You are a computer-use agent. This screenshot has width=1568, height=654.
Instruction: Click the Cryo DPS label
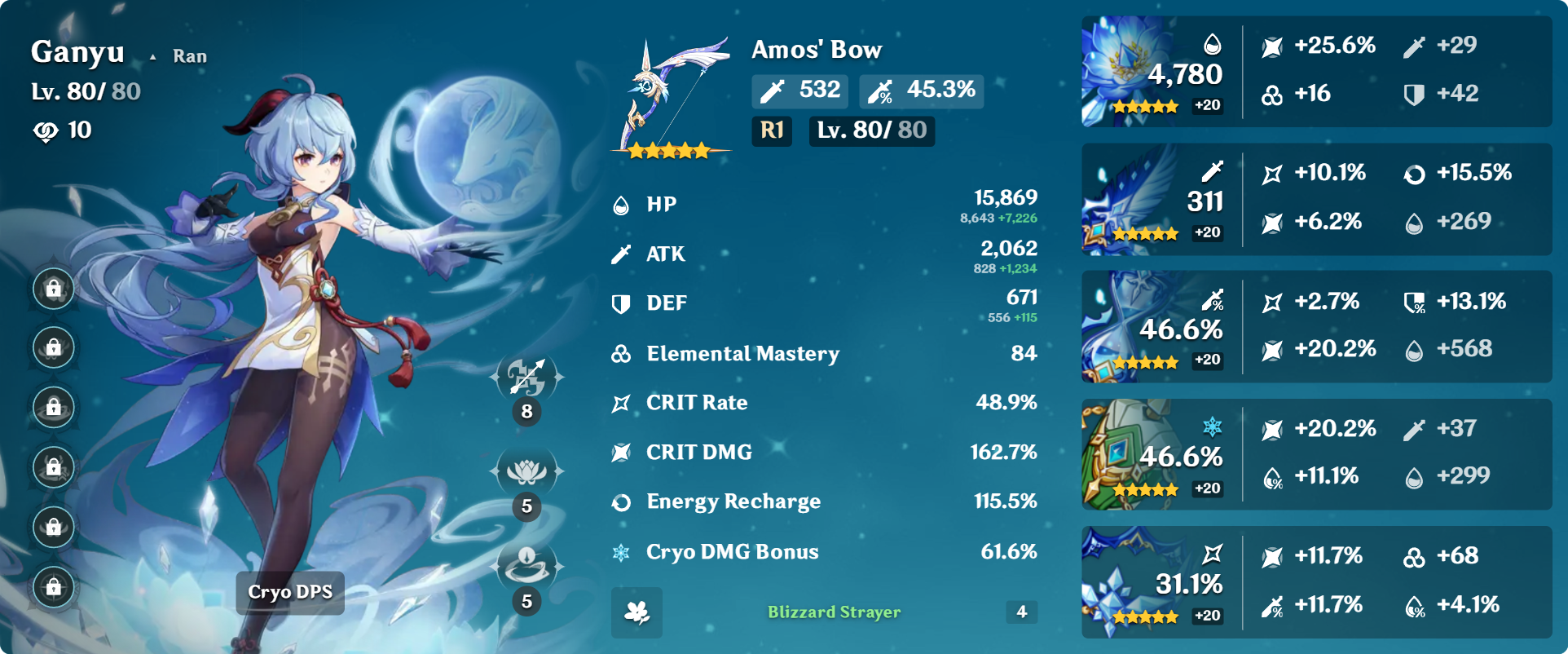[290, 593]
